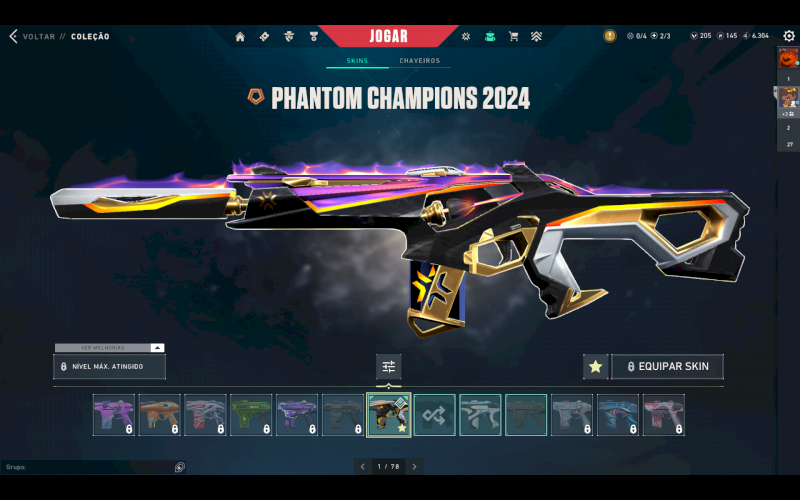Equip skin with Equipar Skin button
The height and width of the screenshot is (500, 800).
coord(667,367)
